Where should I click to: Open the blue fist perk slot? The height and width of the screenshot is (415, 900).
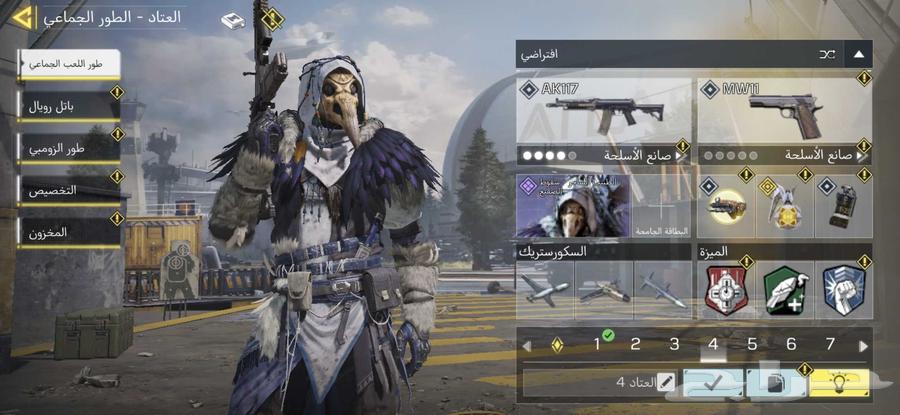843,290
